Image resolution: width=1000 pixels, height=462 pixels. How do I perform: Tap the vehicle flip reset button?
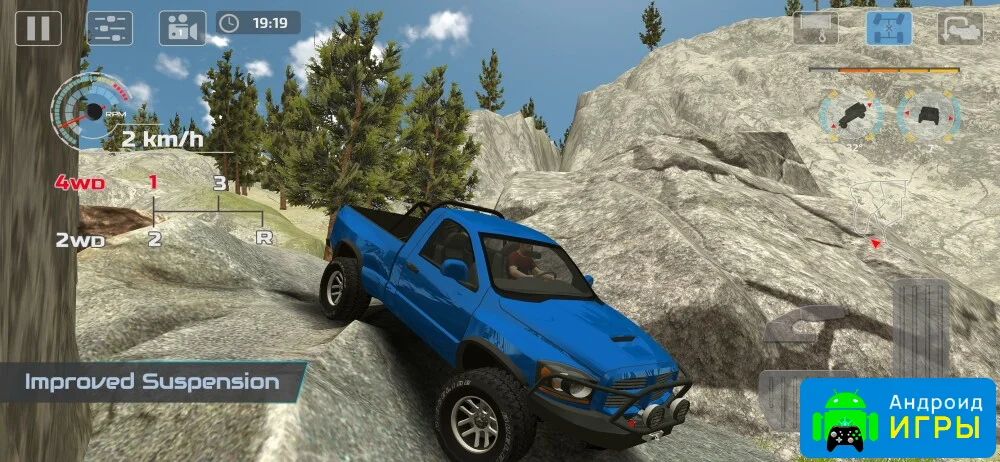(x=960, y=27)
